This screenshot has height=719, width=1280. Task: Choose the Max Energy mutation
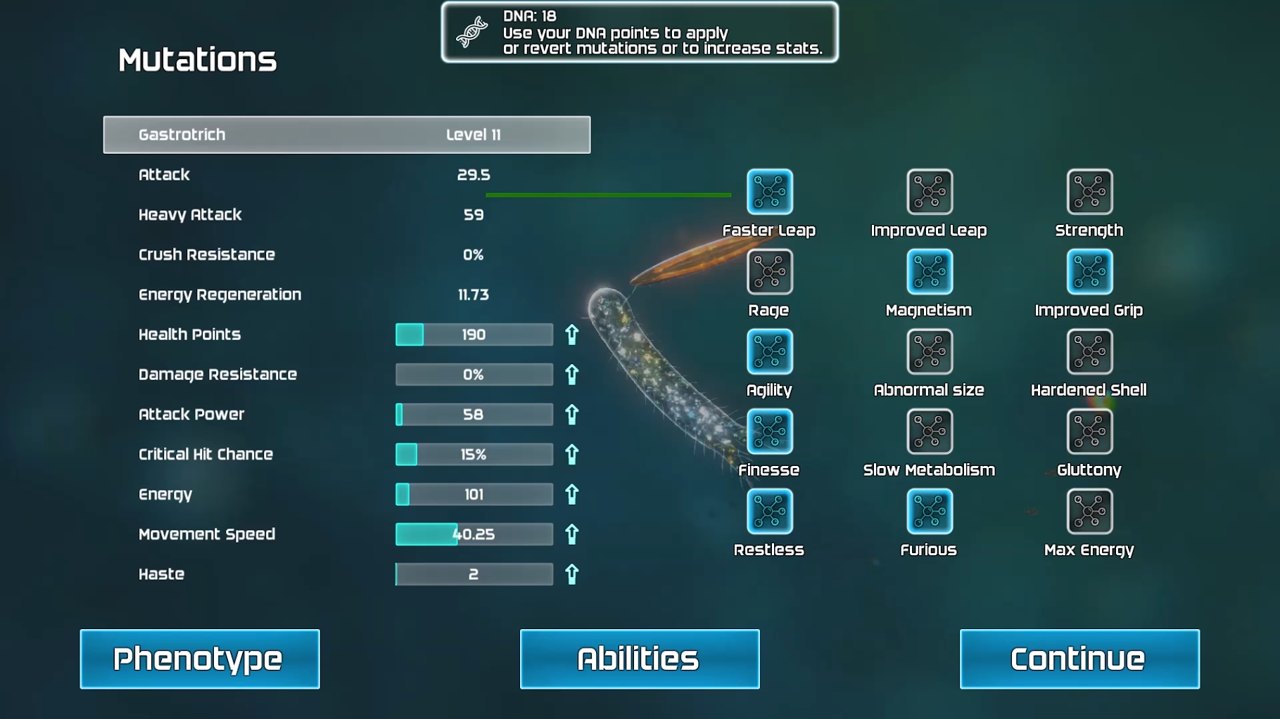pos(1089,512)
